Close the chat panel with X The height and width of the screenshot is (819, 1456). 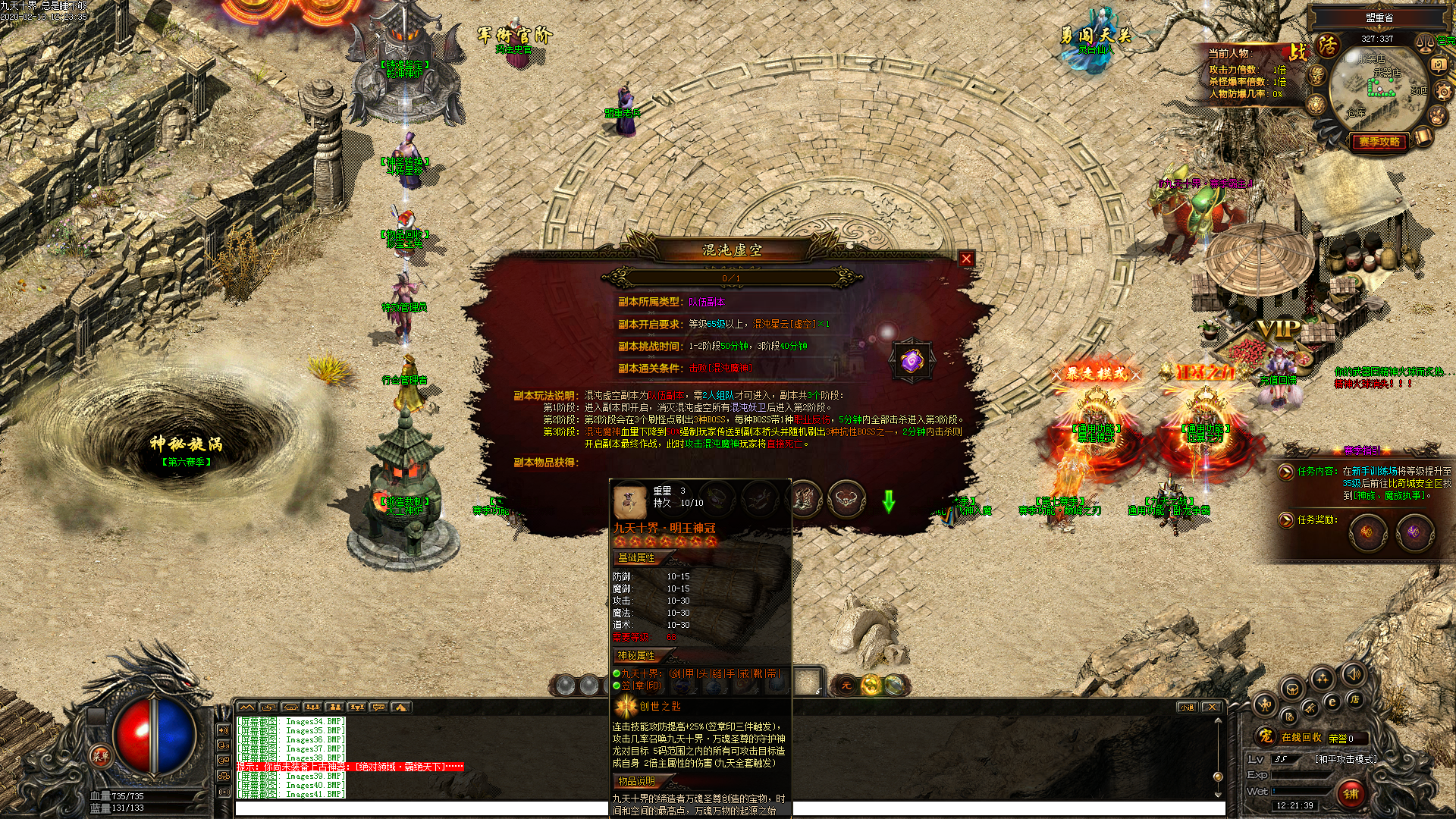click(x=1212, y=707)
